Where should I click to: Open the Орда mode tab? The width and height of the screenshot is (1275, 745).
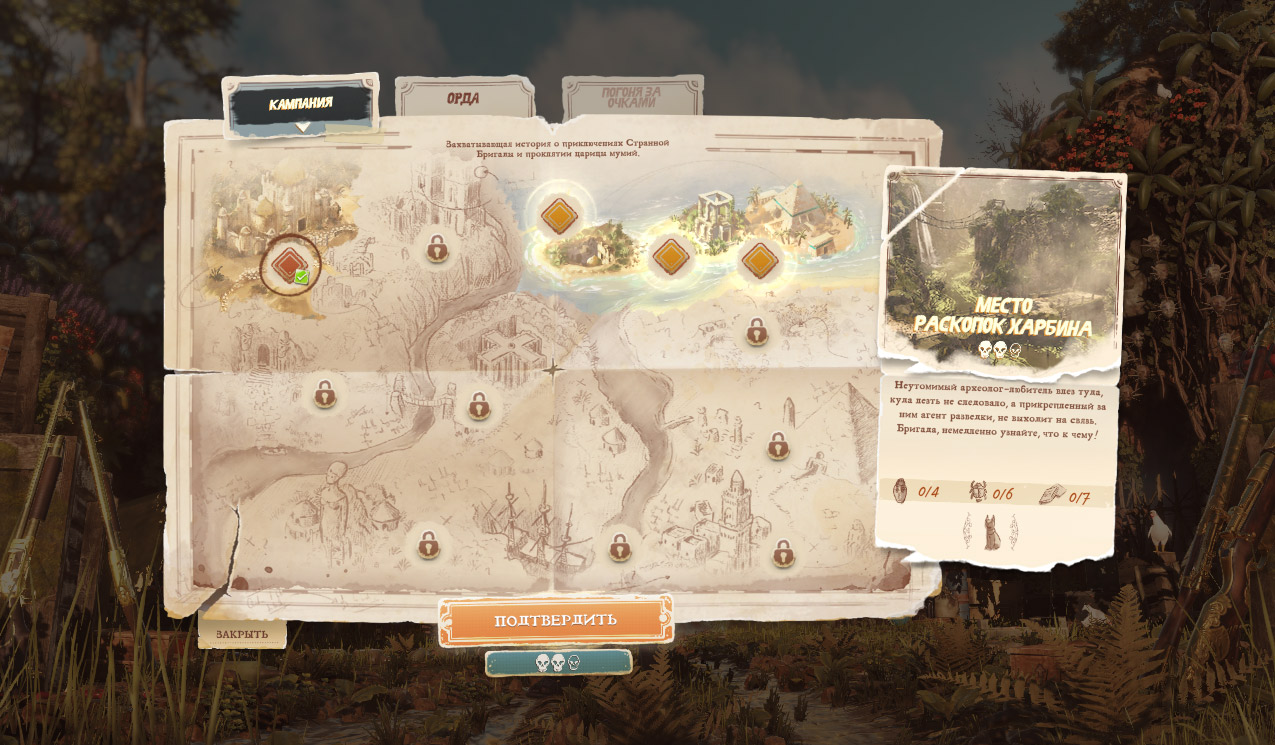pos(463,99)
